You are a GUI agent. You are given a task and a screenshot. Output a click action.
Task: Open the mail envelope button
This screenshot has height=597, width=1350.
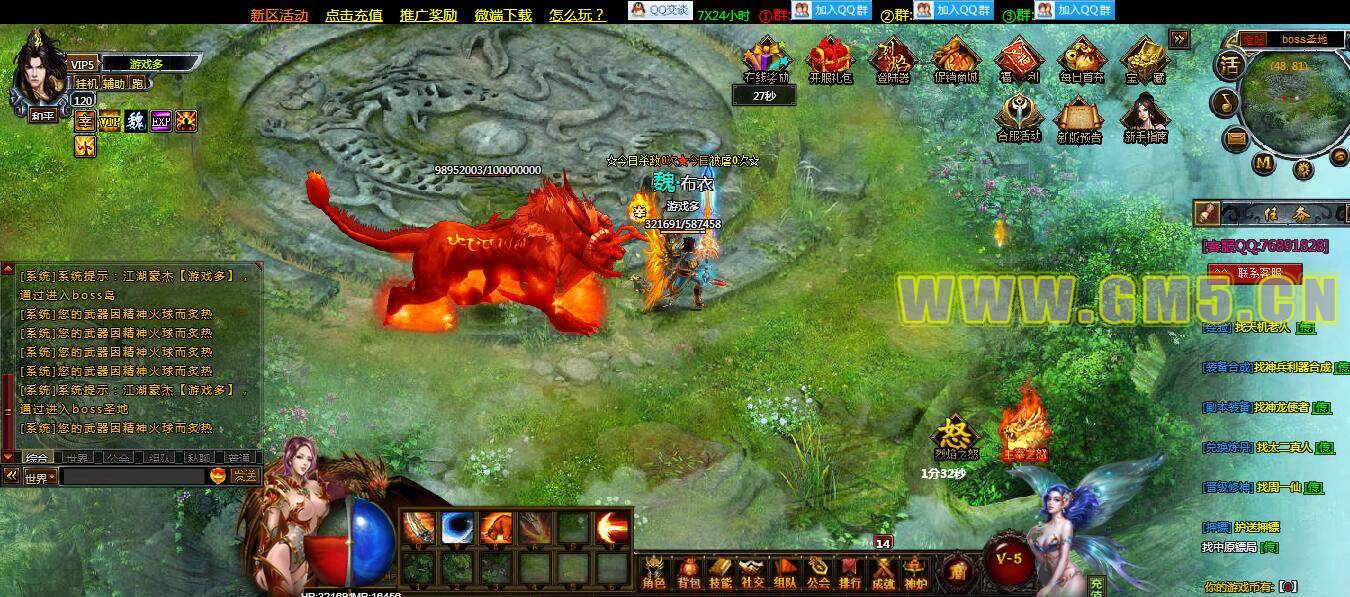(x=1237, y=136)
